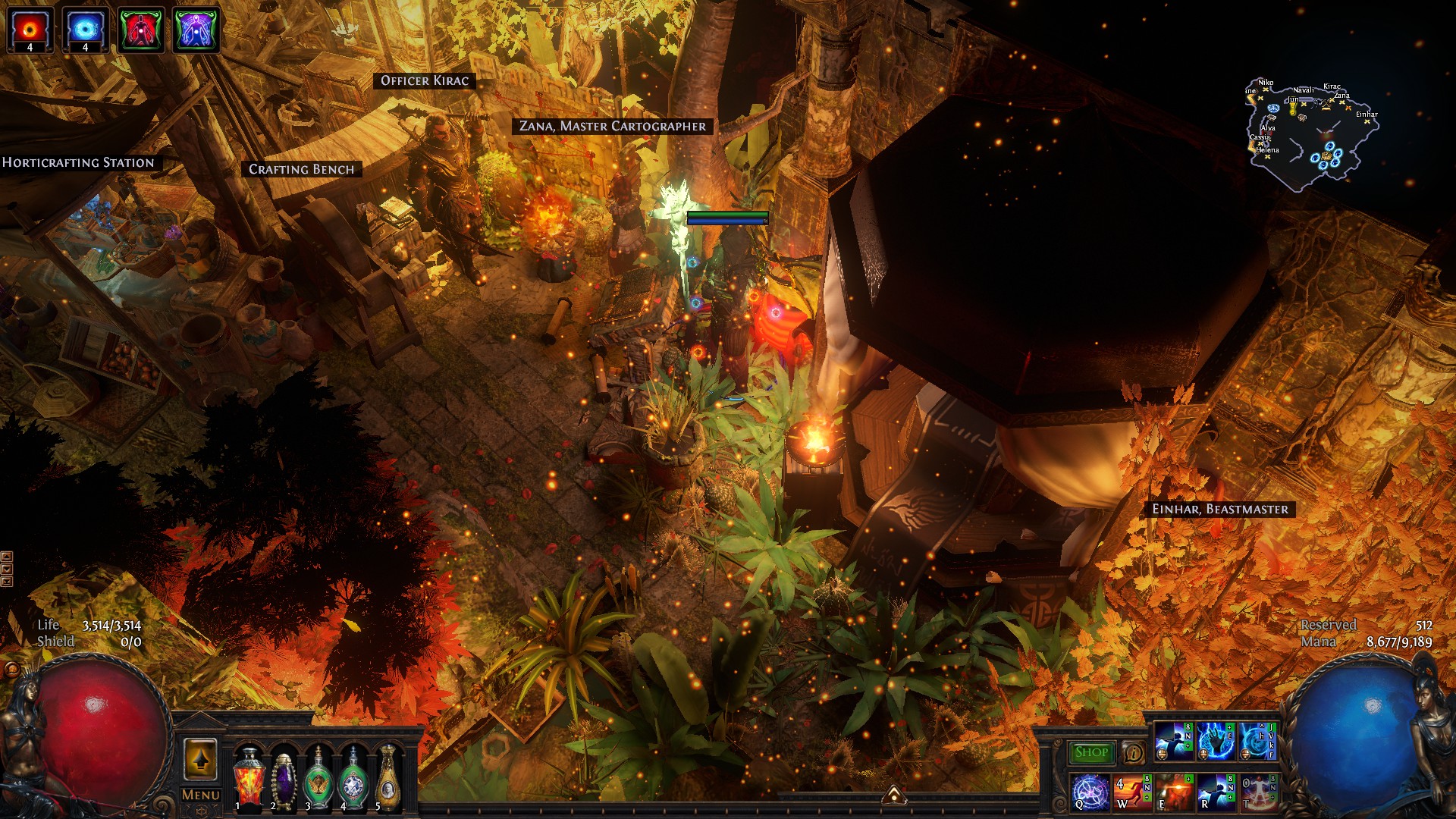
Task: Click the Zana, Master Cartographer nameplate
Action: coord(613,127)
